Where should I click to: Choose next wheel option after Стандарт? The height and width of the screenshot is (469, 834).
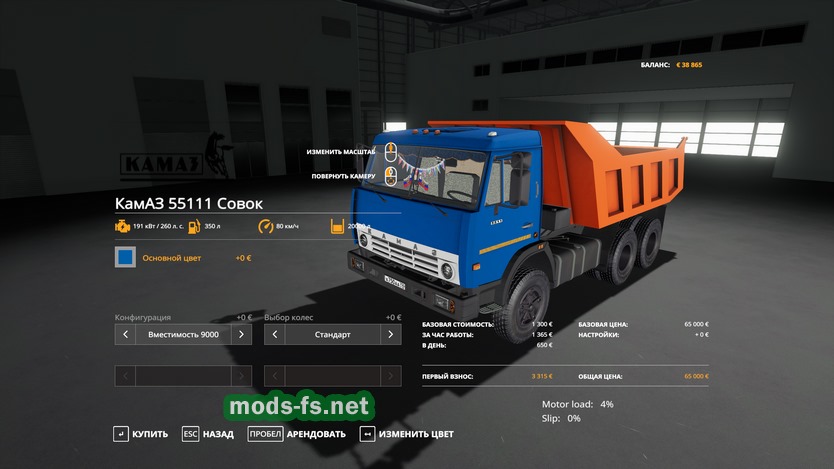[390, 334]
